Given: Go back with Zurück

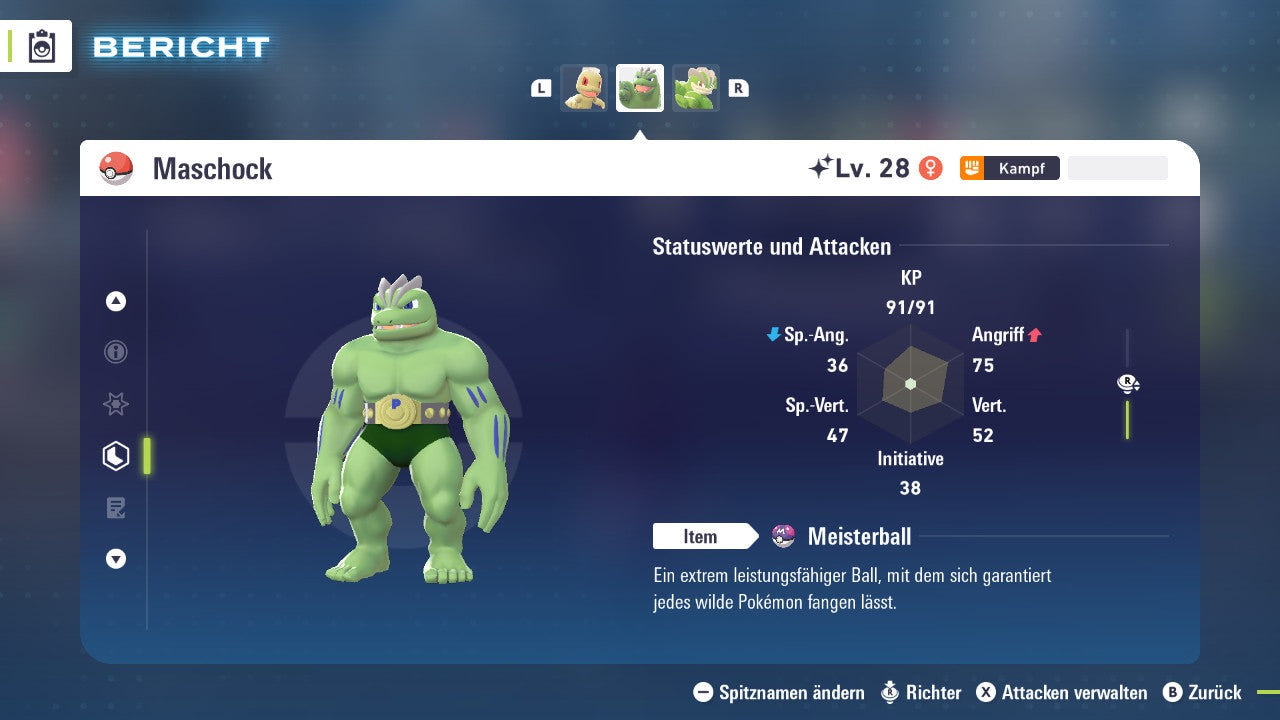Looking at the screenshot, I should [1202, 692].
